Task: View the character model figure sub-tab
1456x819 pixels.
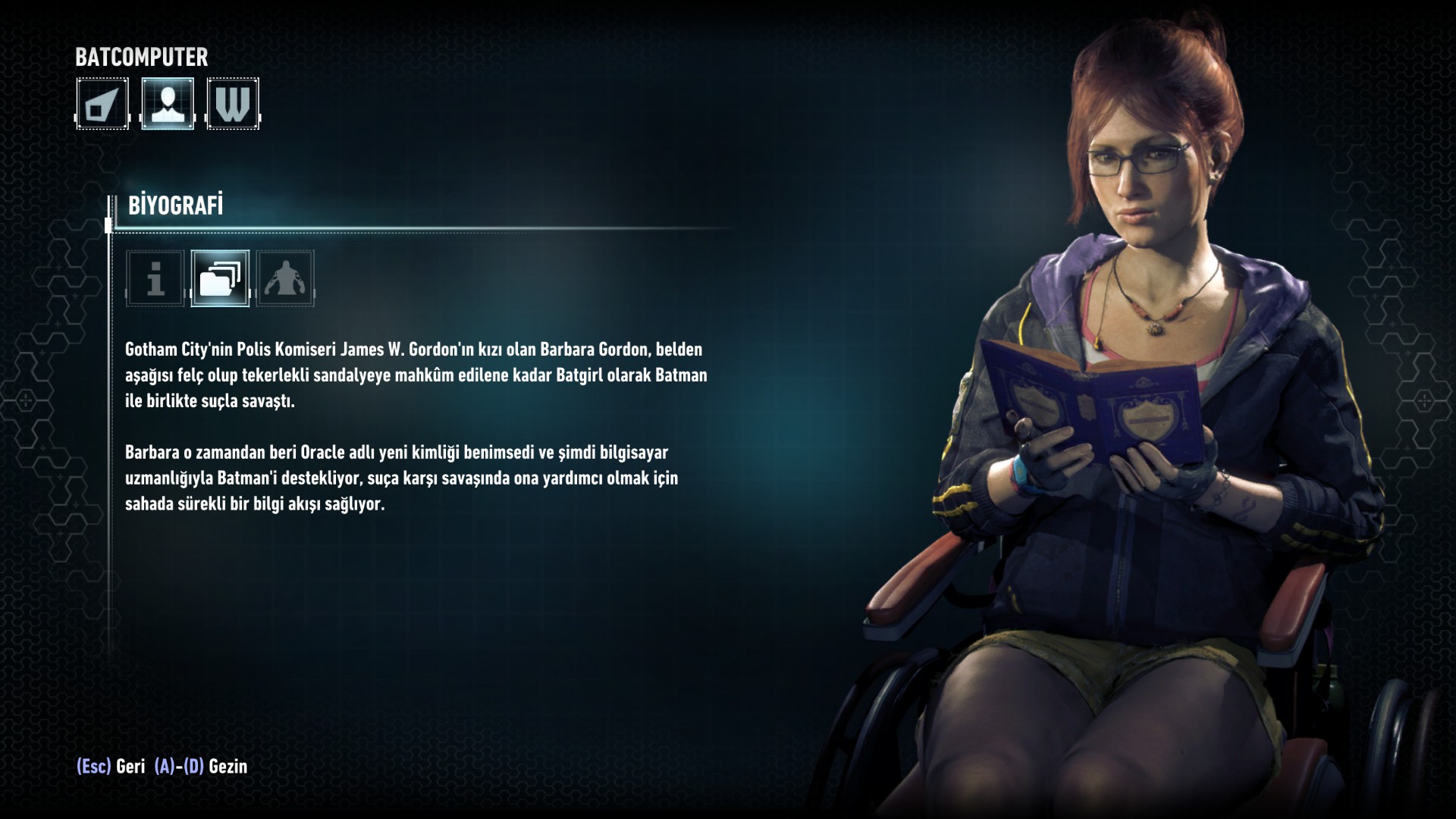Action: tap(285, 278)
